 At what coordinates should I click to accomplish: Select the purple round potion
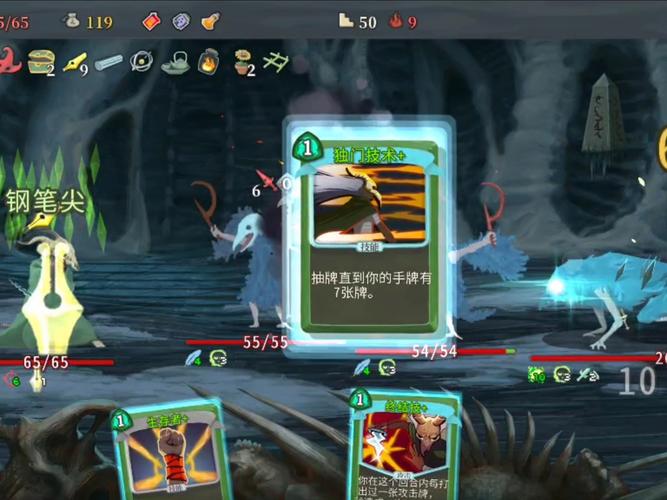pos(181,20)
